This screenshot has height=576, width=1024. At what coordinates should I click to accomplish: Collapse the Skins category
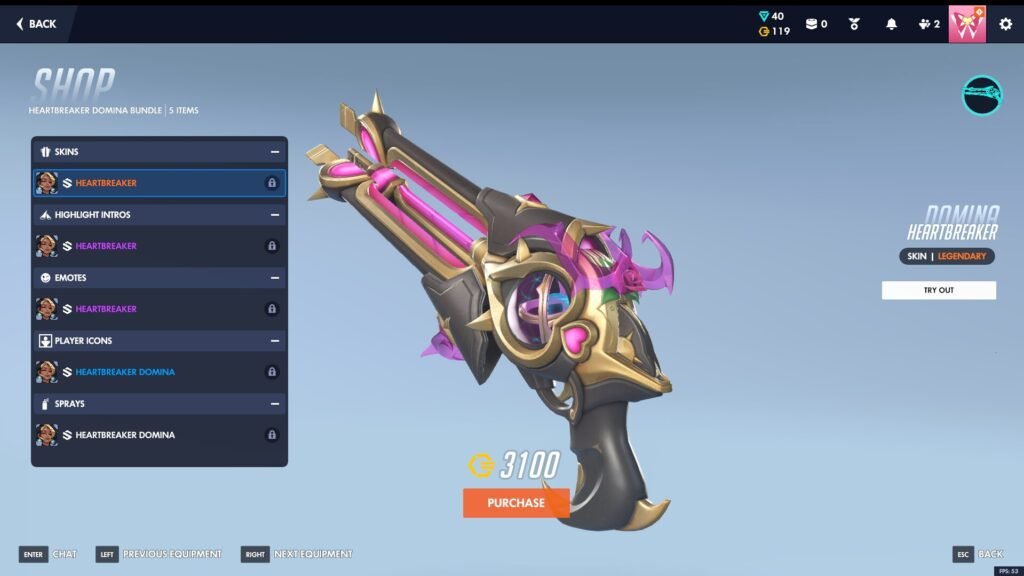coord(274,152)
